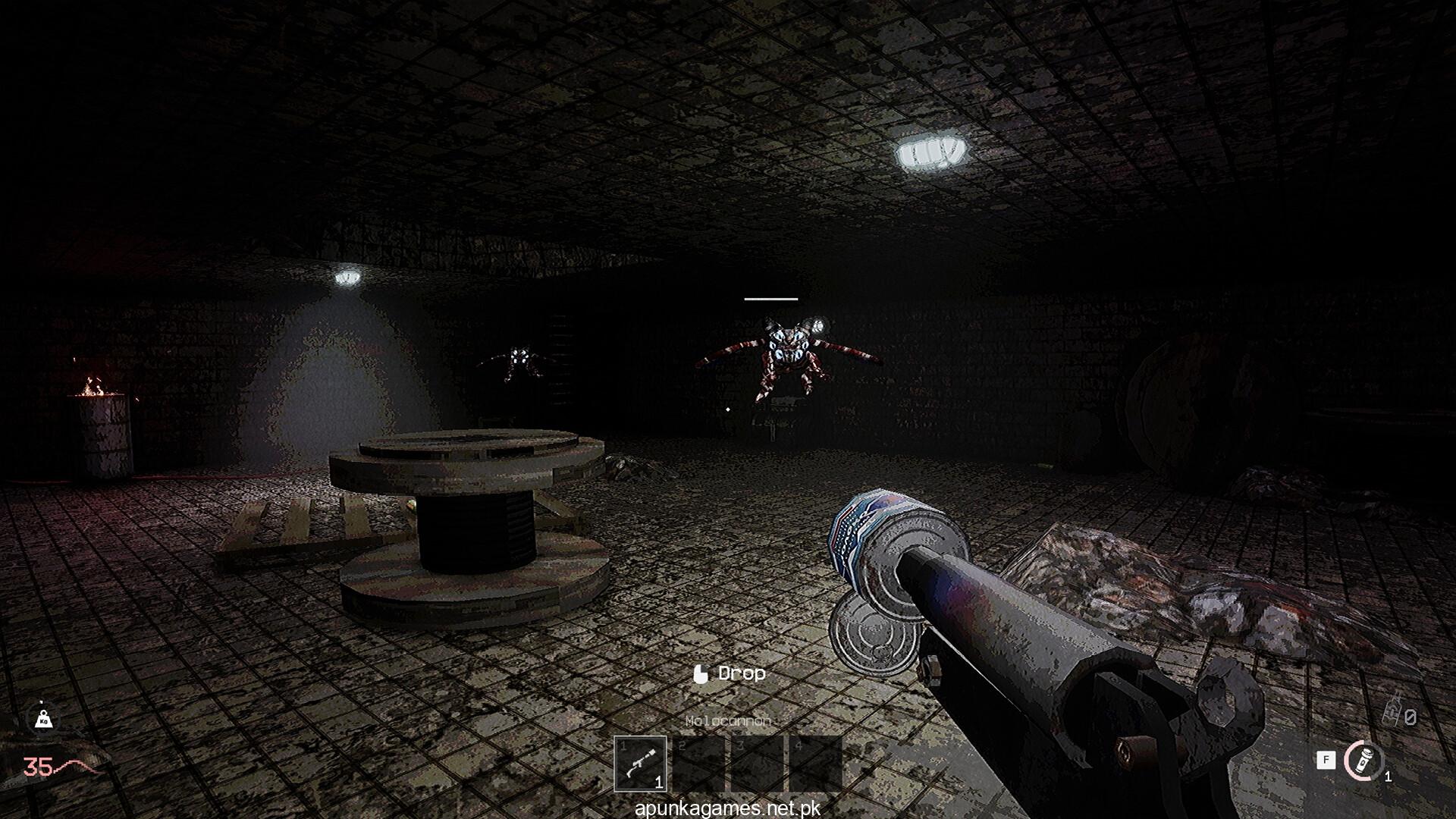Screen dimensions: 1456x819
Task: Activate the flashlight icon
Action: 1365,761
